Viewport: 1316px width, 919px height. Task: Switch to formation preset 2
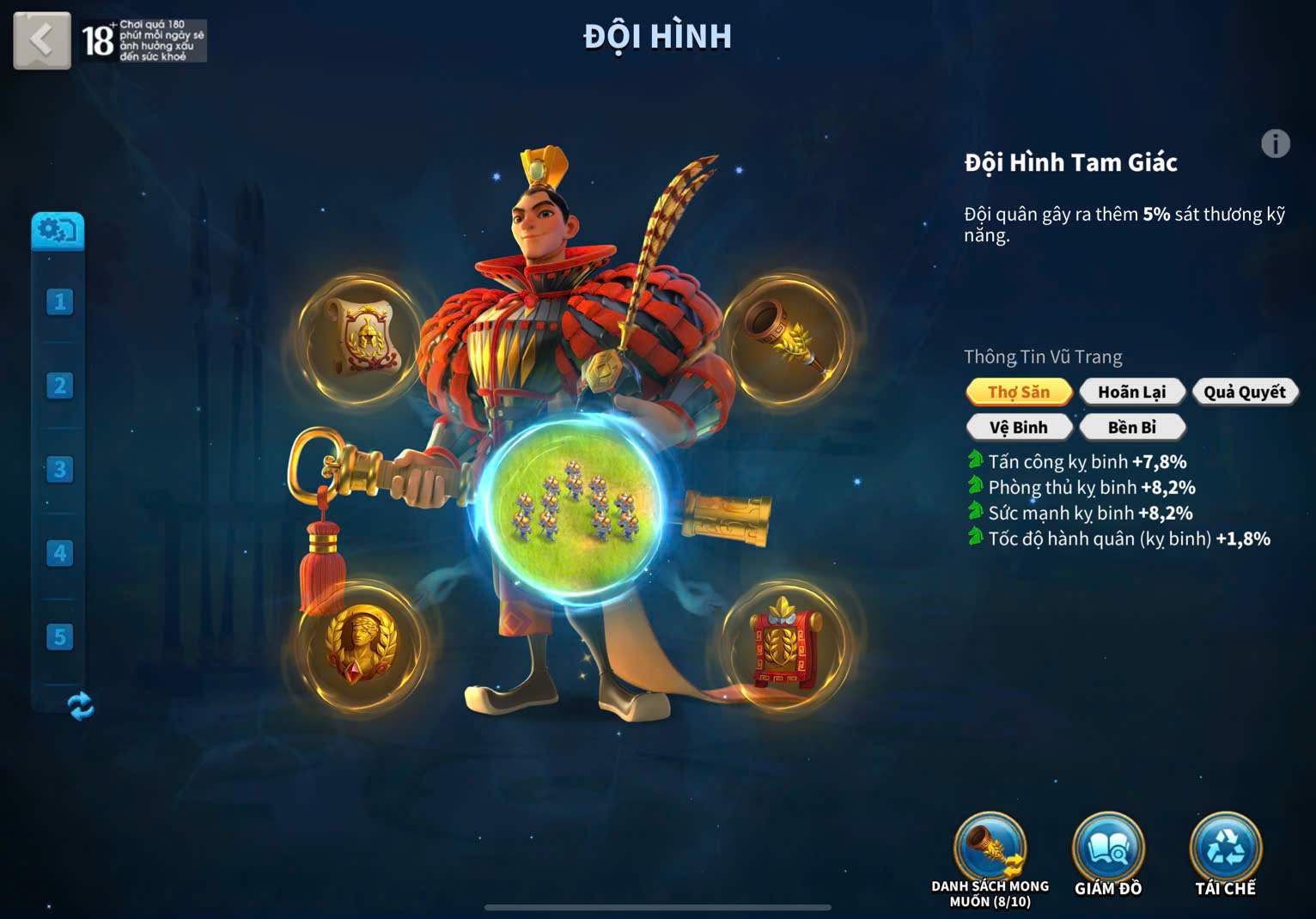click(x=59, y=386)
